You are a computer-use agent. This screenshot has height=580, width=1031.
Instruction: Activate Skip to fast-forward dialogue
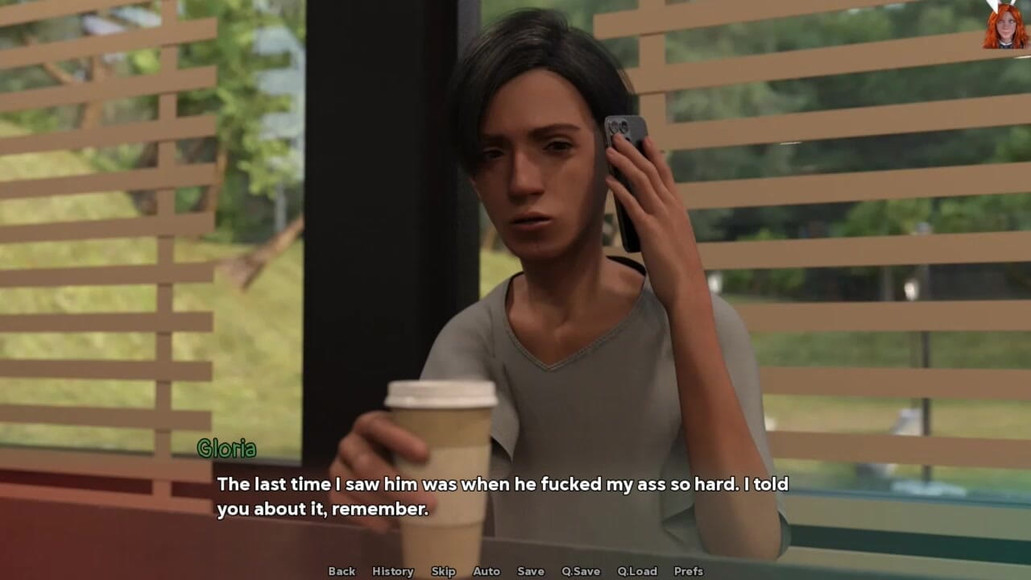(x=443, y=571)
